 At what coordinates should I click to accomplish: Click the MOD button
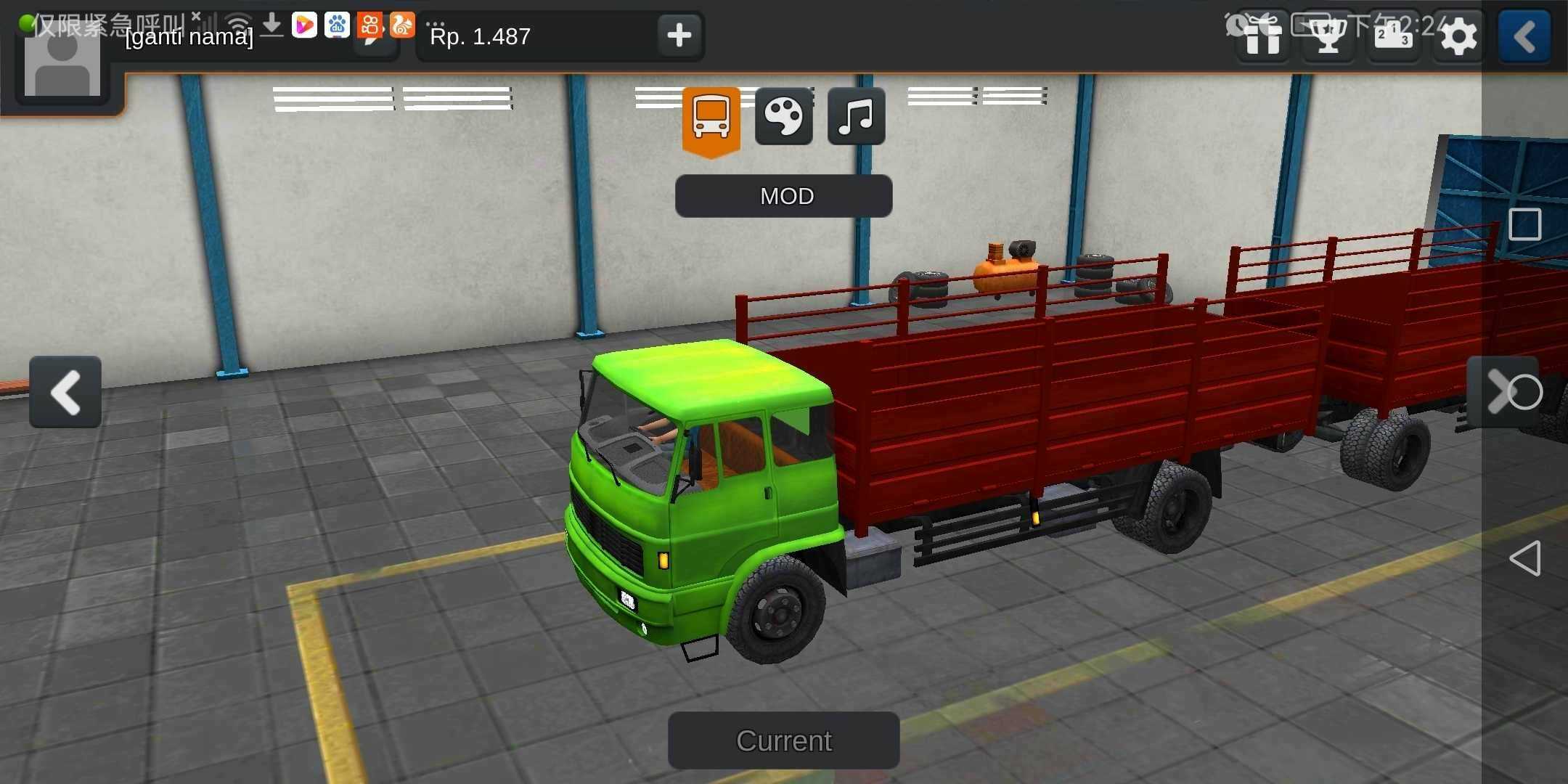click(783, 196)
